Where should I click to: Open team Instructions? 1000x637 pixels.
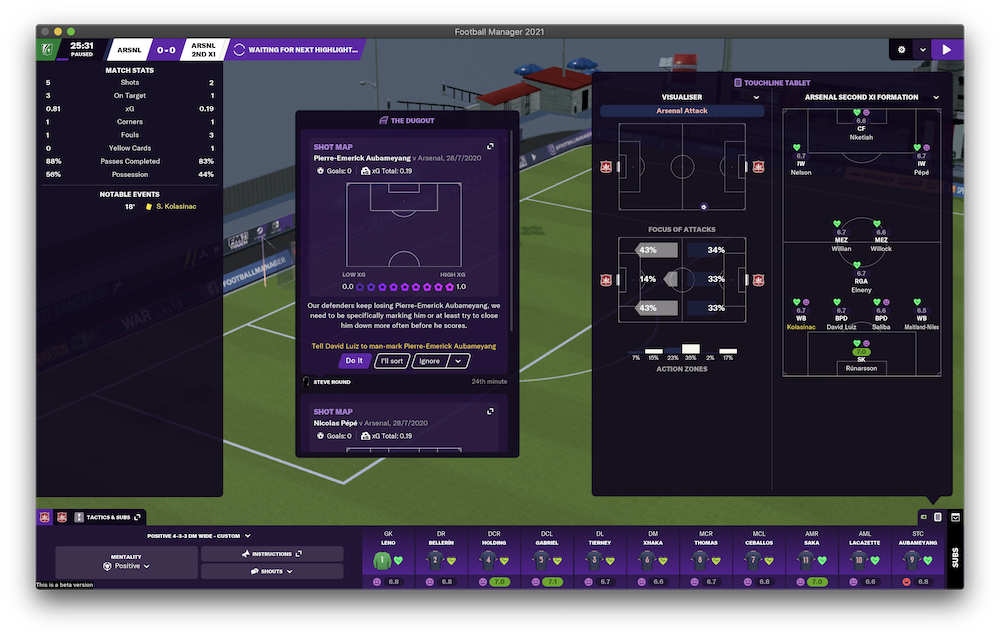click(272, 553)
